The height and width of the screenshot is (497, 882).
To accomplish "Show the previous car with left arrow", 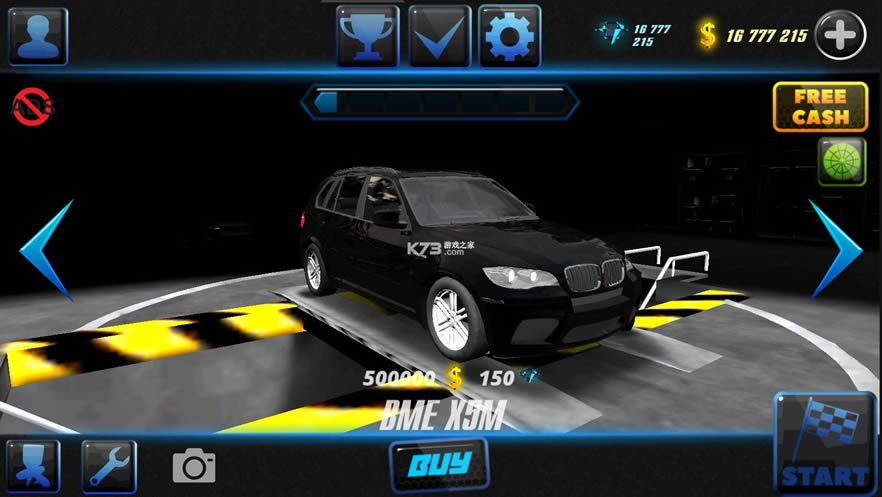I will [49, 250].
